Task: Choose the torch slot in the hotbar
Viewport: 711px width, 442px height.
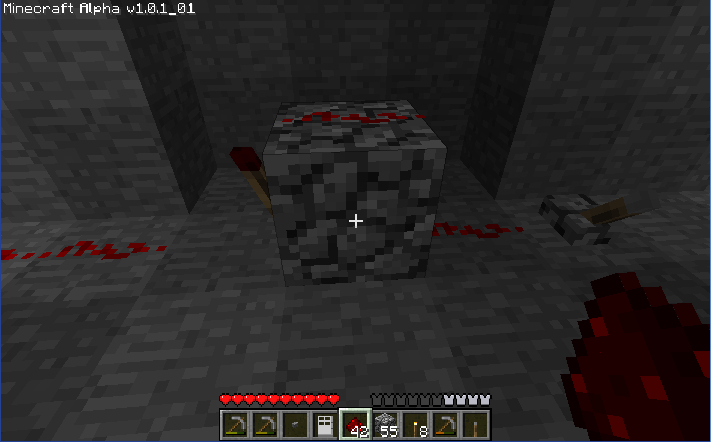Action: pyautogui.click(x=415, y=424)
